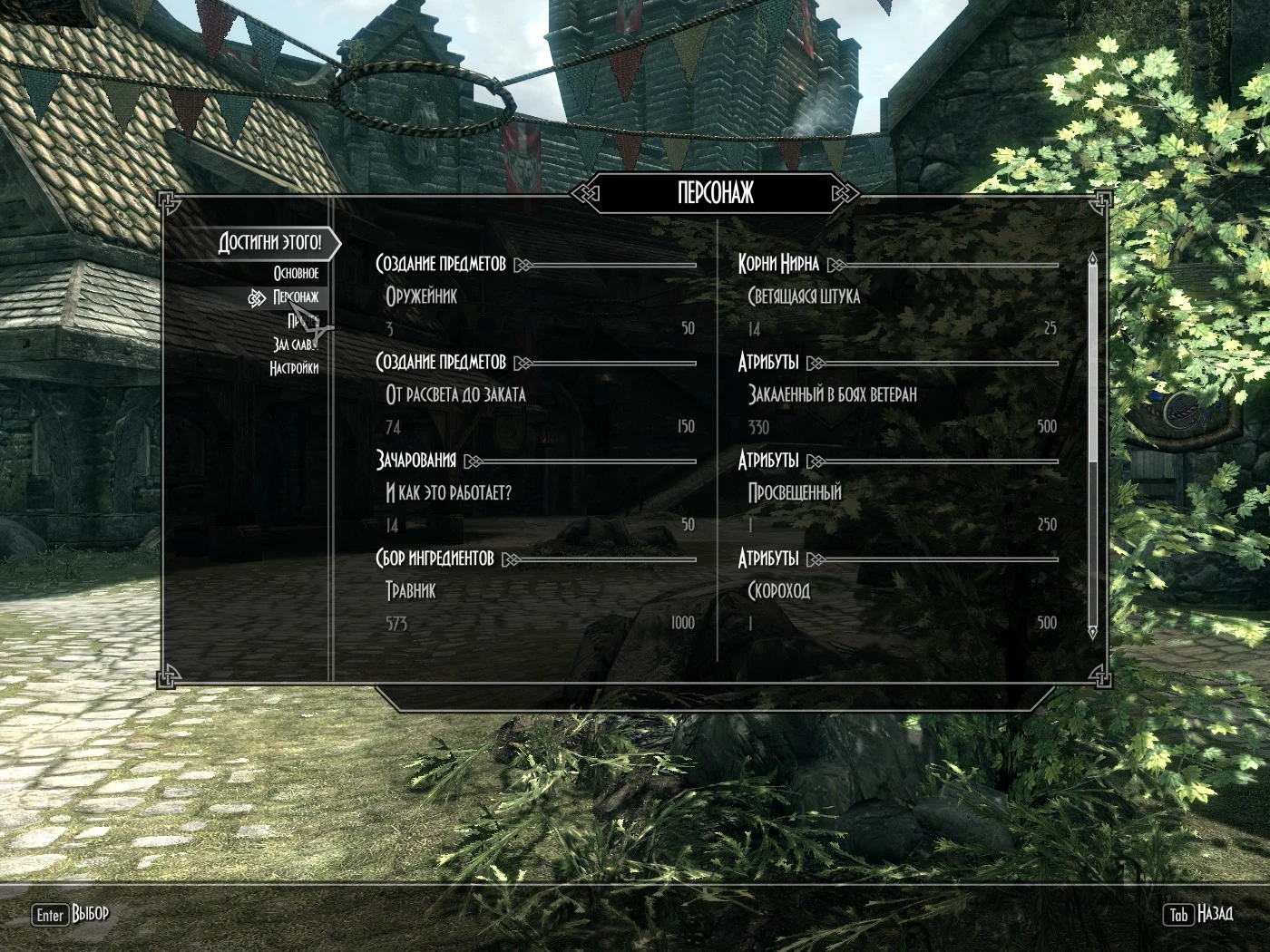
Task: Switch to the Прочее page
Action: 299,321
